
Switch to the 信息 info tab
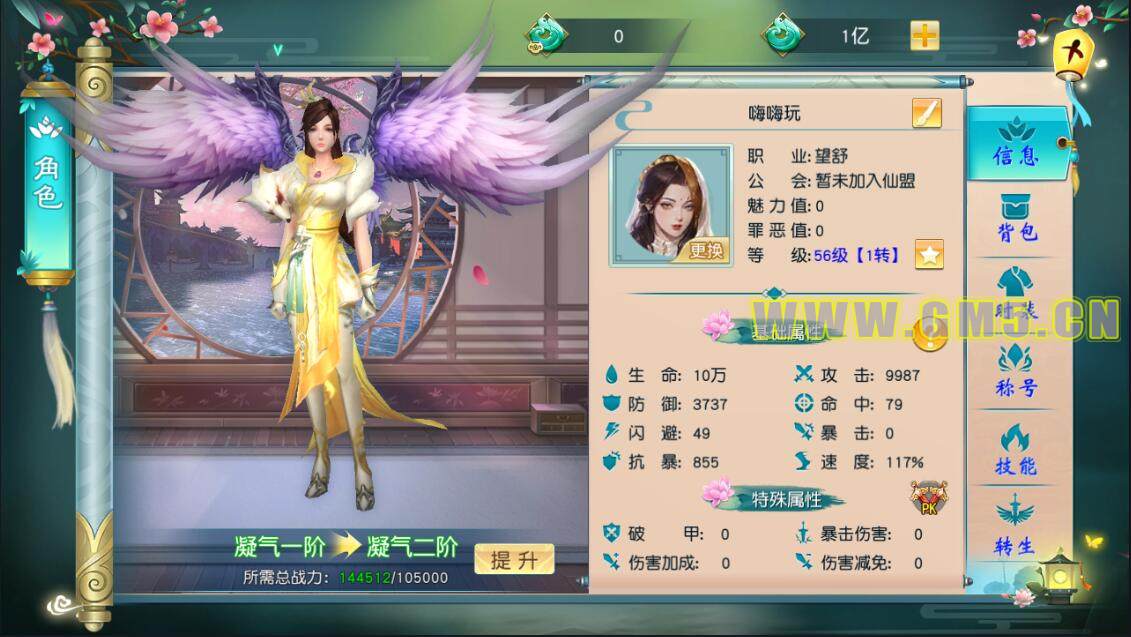pyautogui.click(x=1016, y=143)
